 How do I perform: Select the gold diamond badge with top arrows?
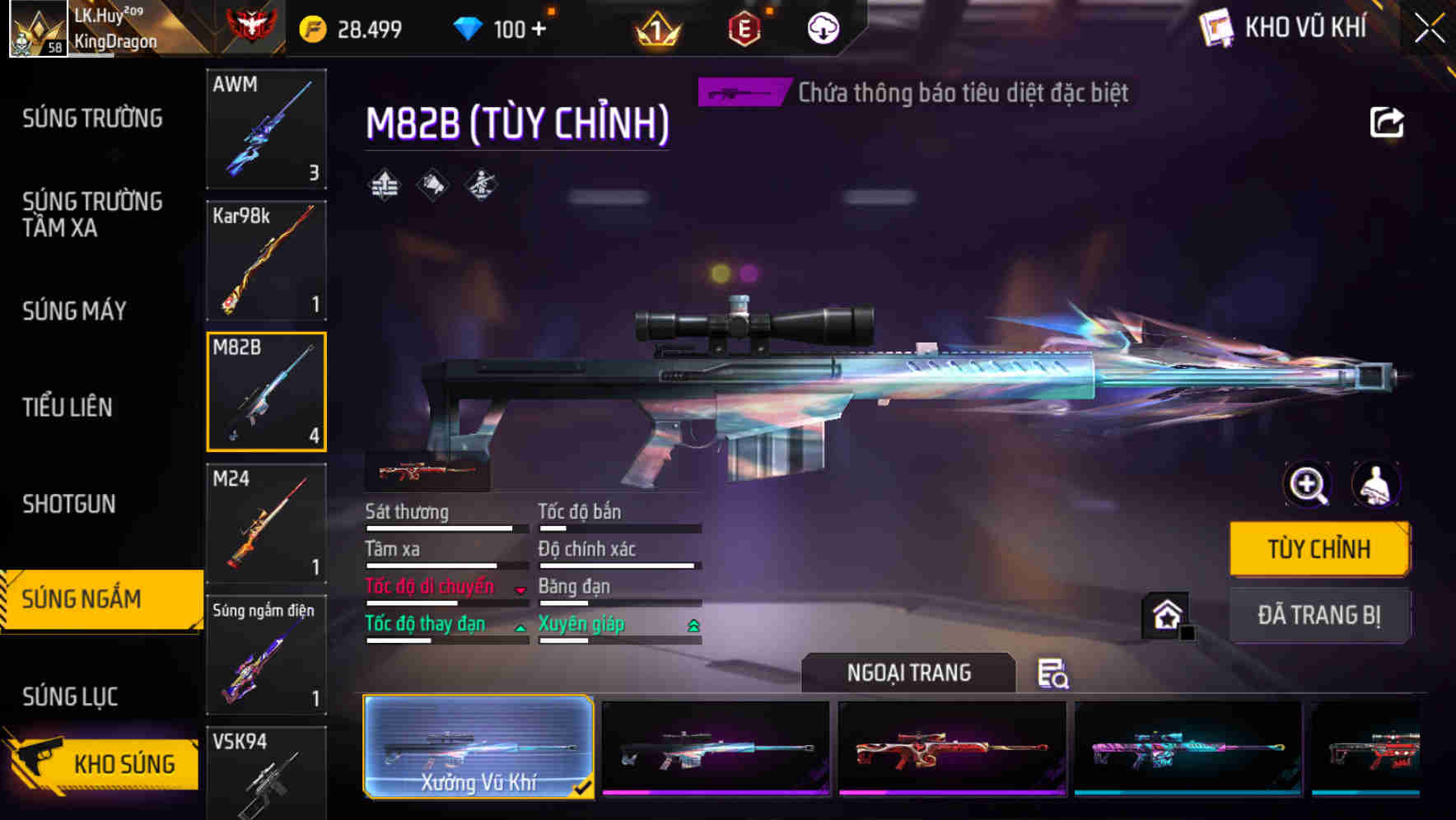pos(383,186)
